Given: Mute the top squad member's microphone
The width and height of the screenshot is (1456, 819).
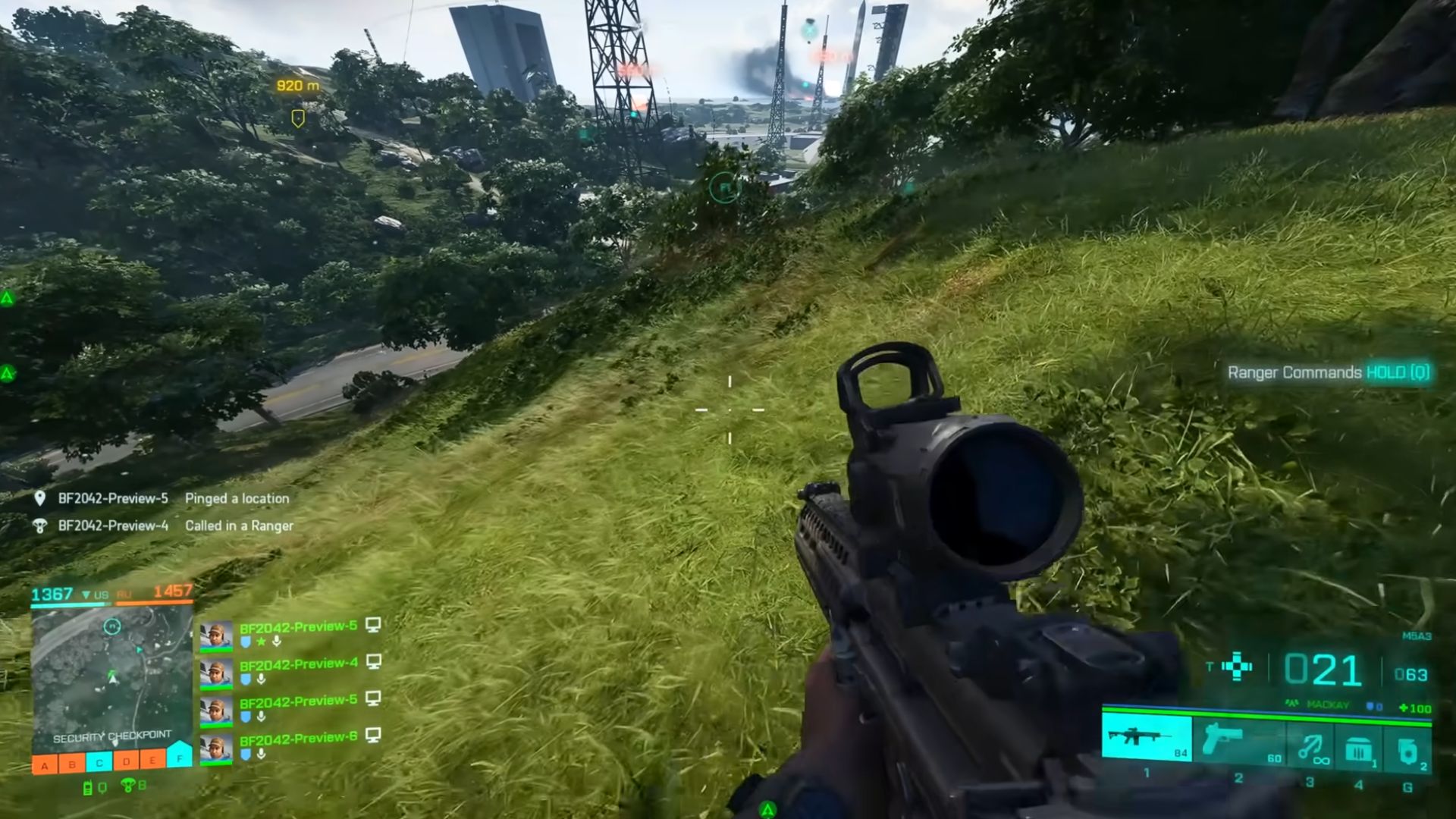Looking at the screenshot, I should [276, 642].
